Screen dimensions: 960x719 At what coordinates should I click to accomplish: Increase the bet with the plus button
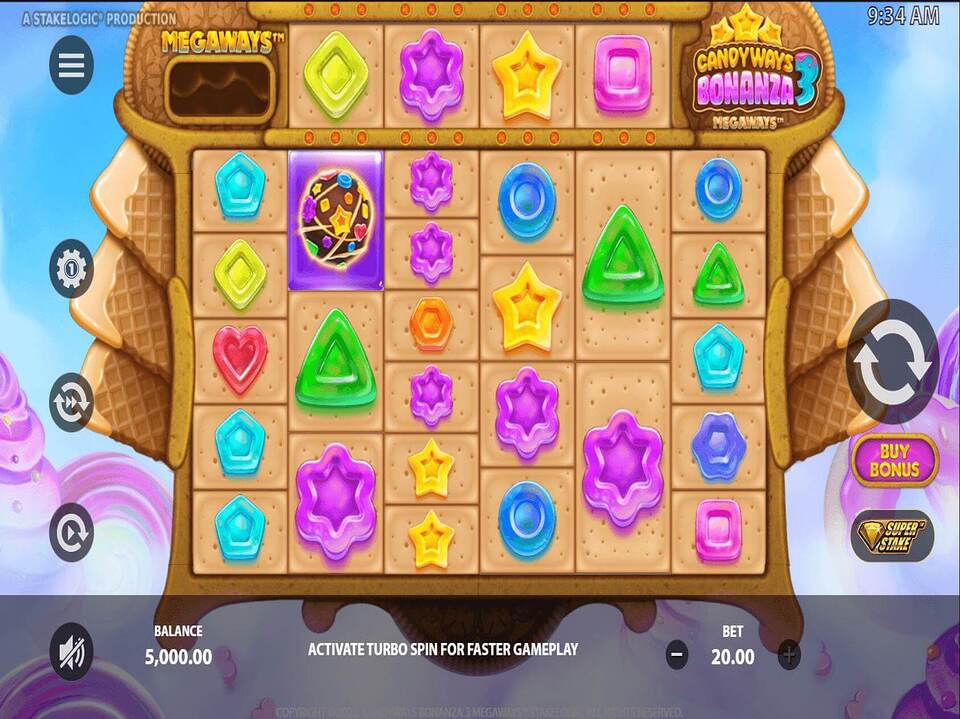pyautogui.click(x=789, y=655)
